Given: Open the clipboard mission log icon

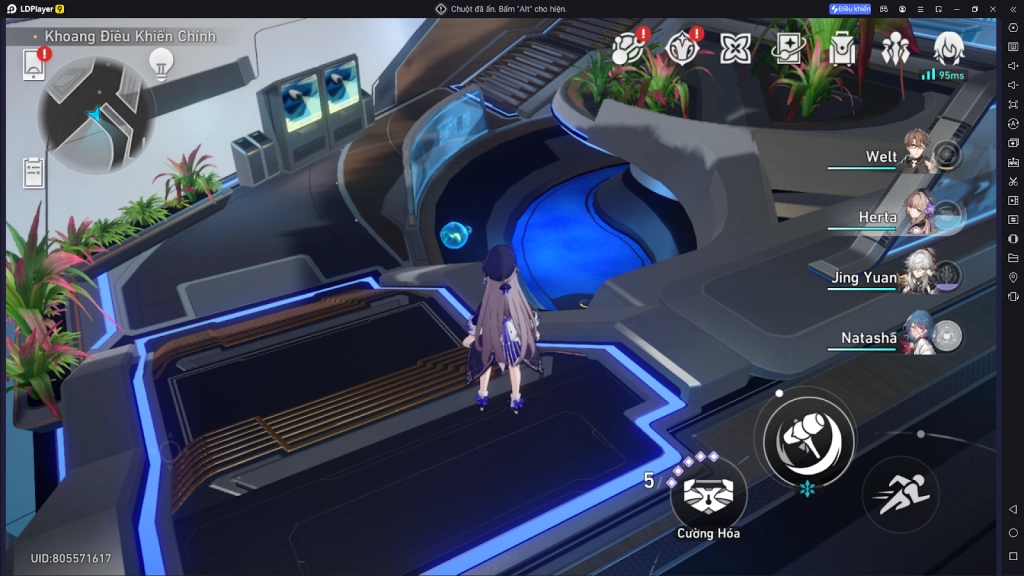Looking at the screenshot, I should coord(34,172).
